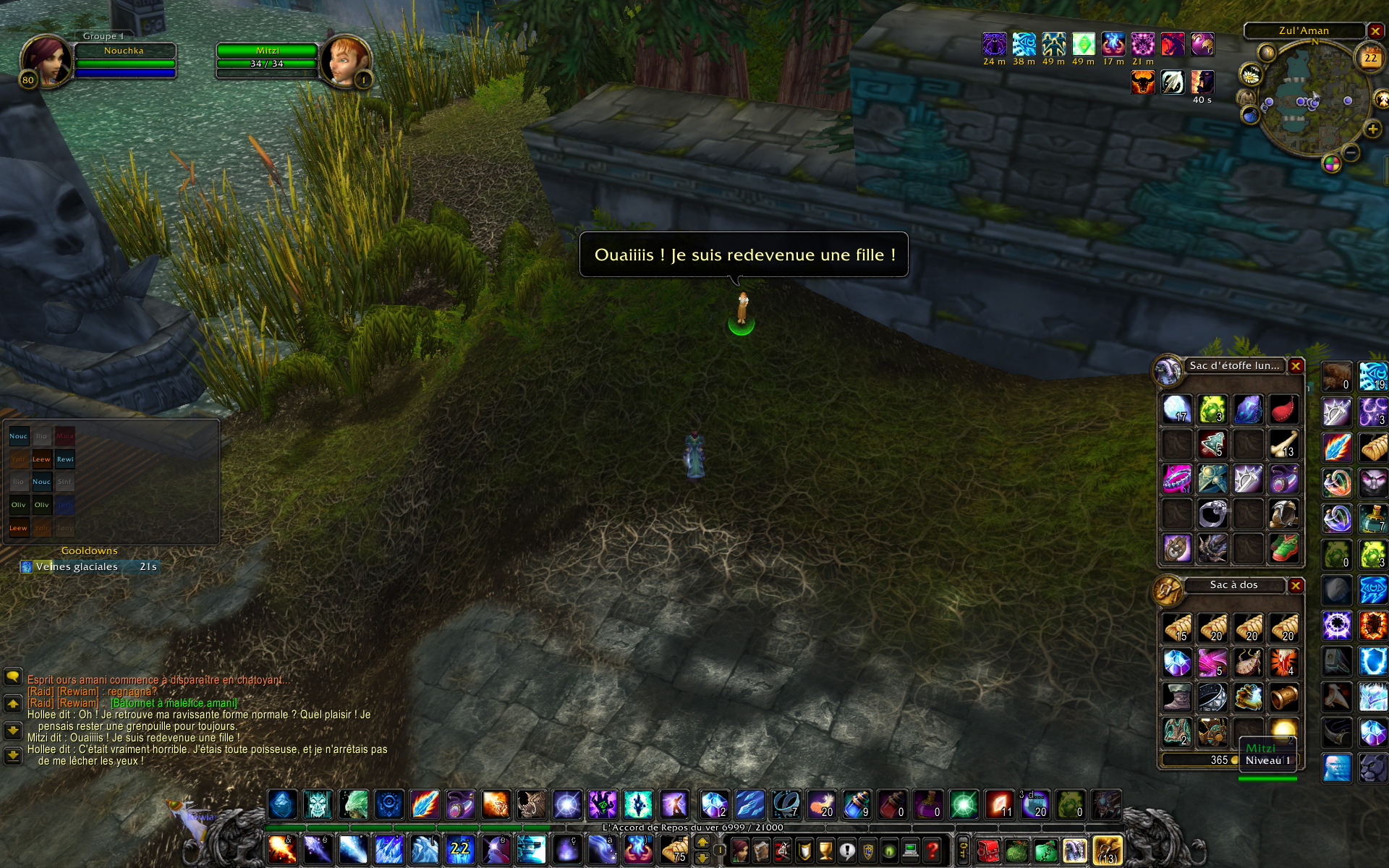This screenshot has height=868, width=1389.
Task: Cast the fireball spell in bottom bar
Action: [282, 848]
